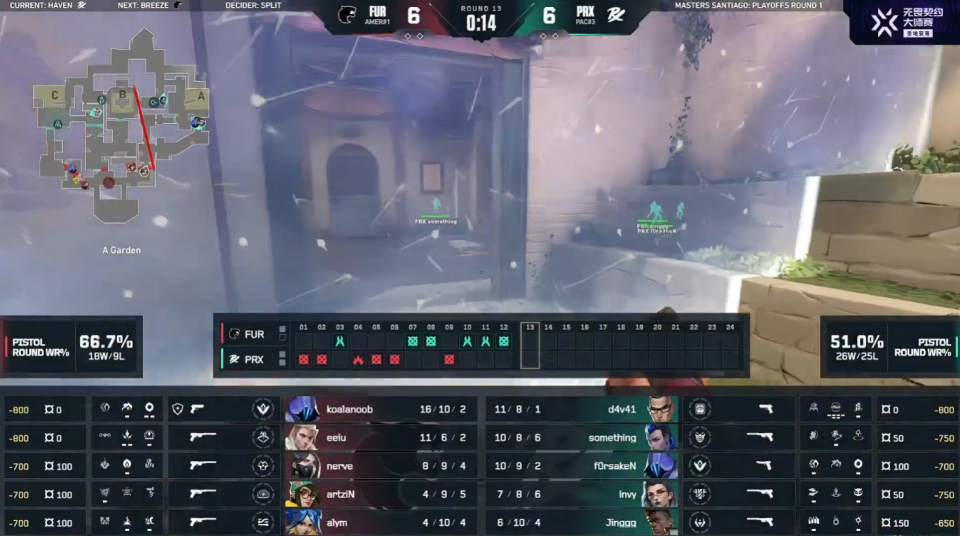This screenshot has width=960, height=536.
Task: Pick alym's player row
Action: (x=380, y=521)
